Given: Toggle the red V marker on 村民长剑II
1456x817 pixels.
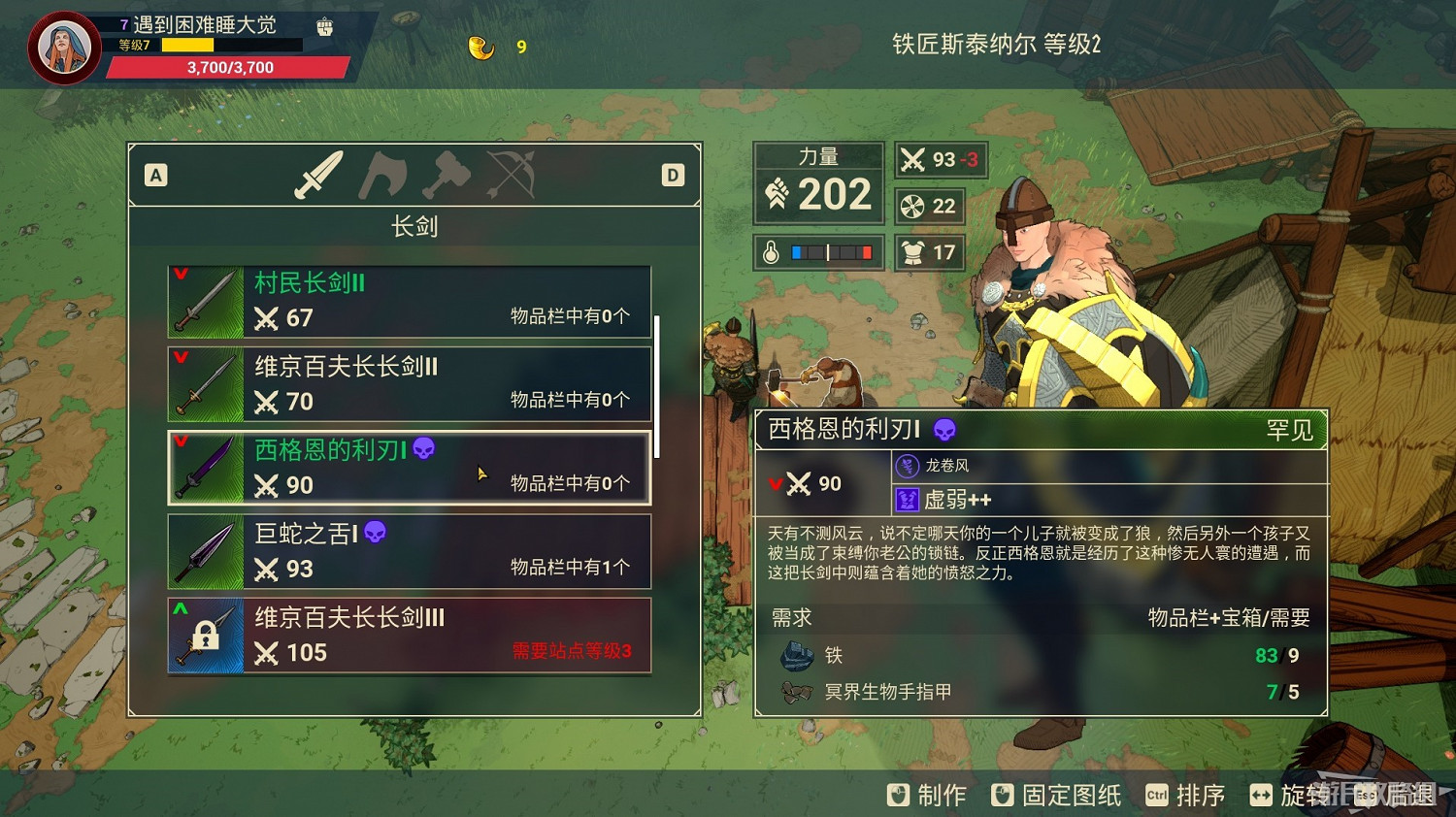Looking at the screenshot, I should click(179, 274).
